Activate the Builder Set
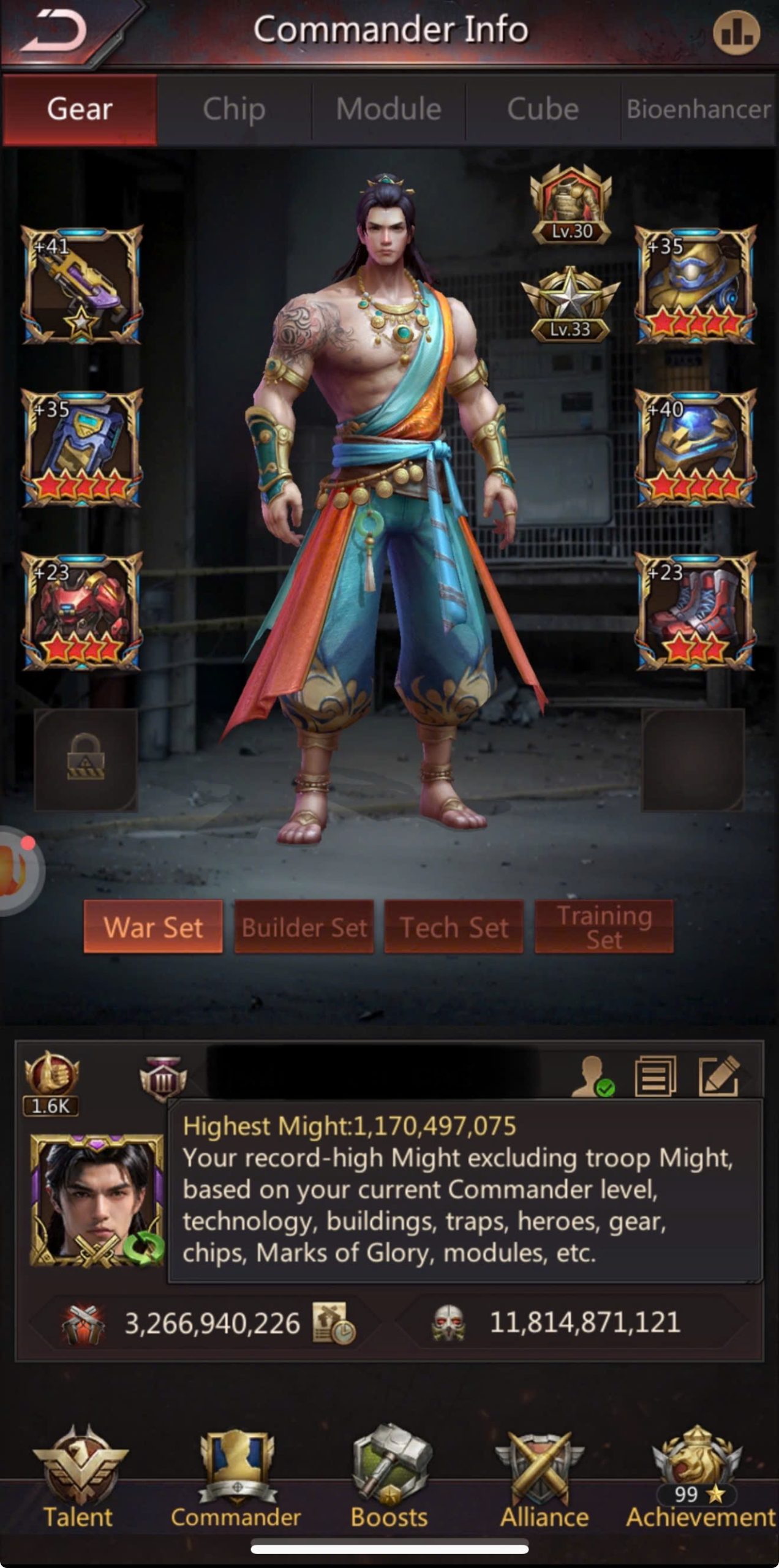The height and width of the screenshot is (1568, 779). (x=304, y=927)
